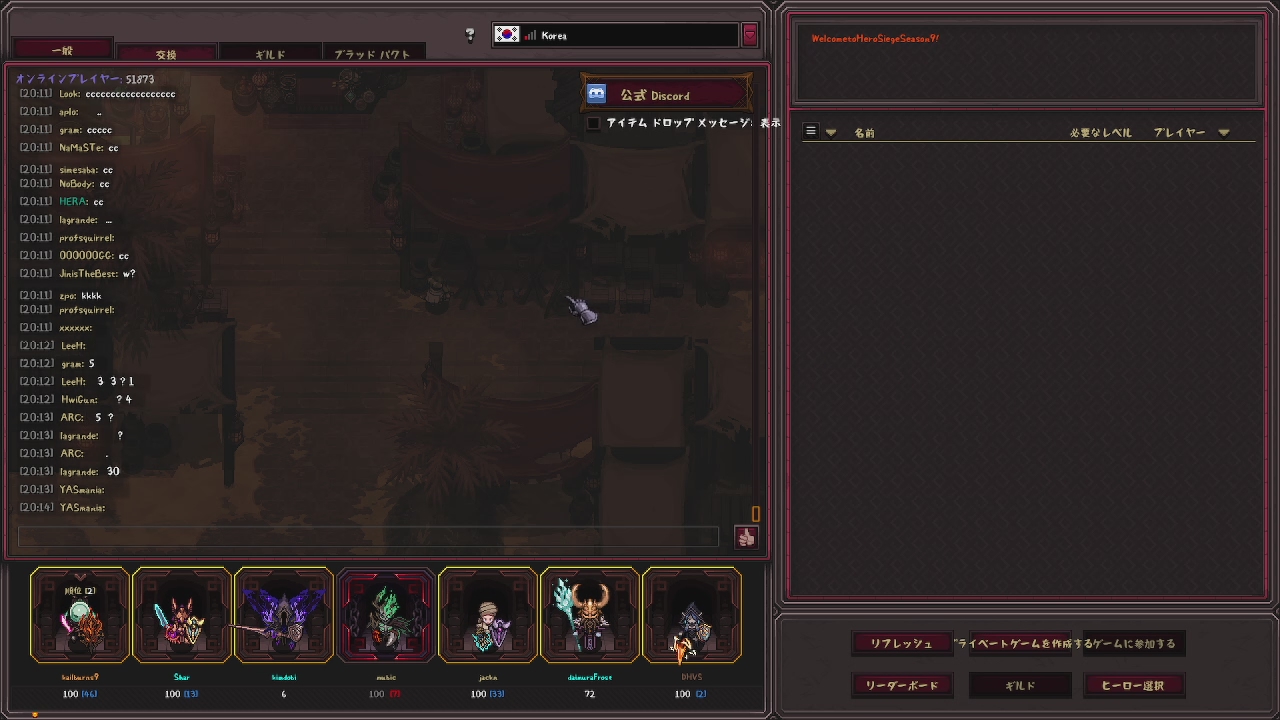Sort the game list by 名前
Screen dimensions: 1280x720
click(x=864, y=133)
